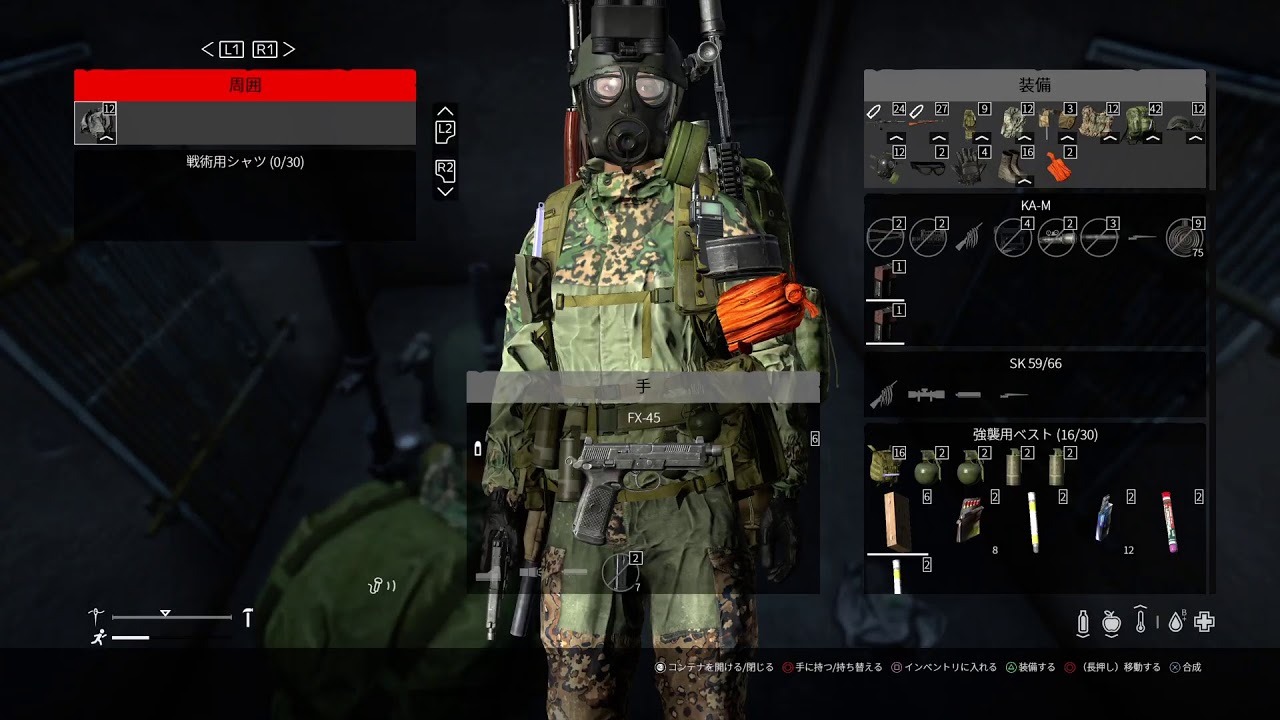Choose the orange armband equipment slot
Viewport: 1280px width, 720px height.
click(1058, 166)
